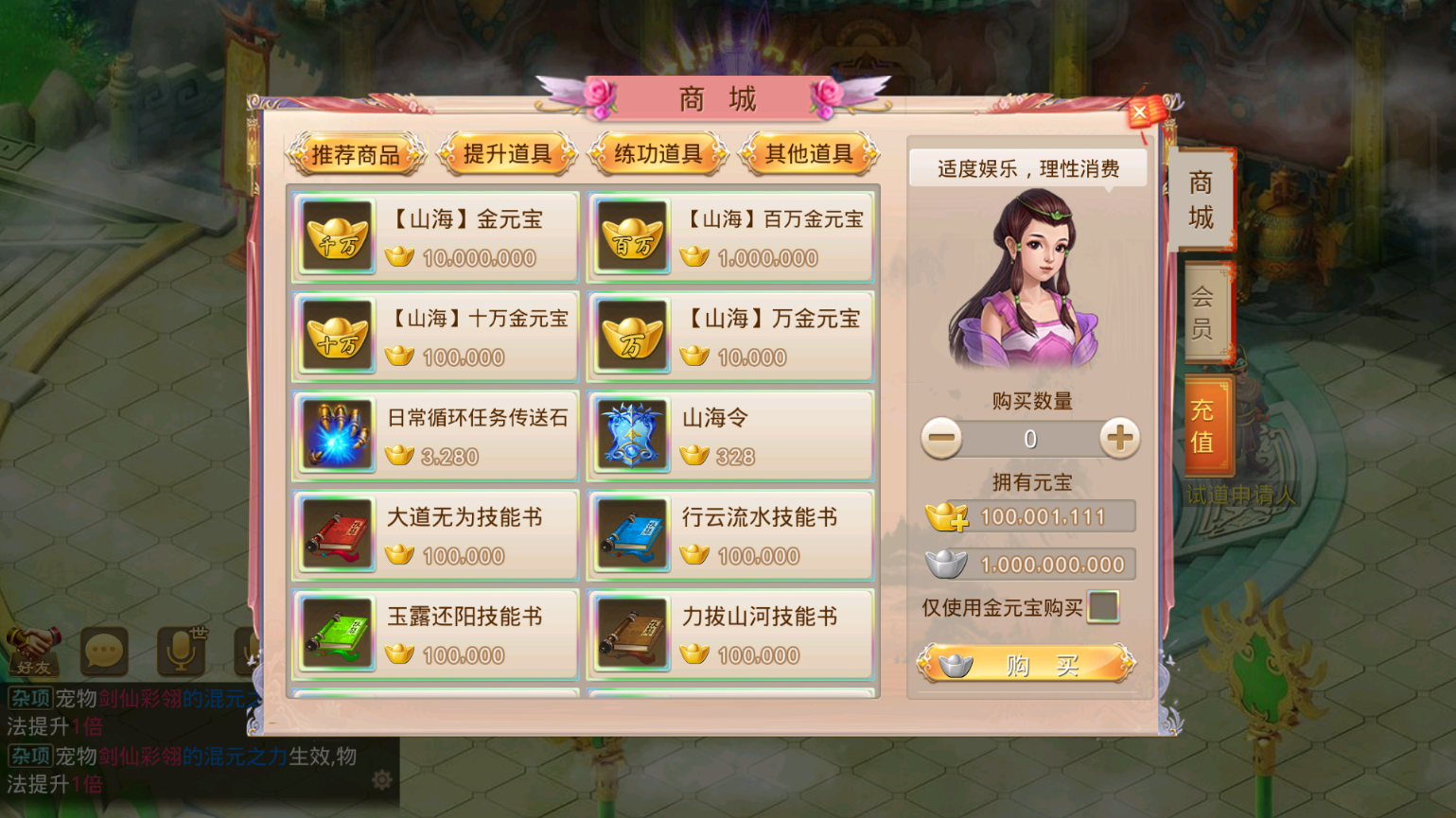Select the 【山海】金元宝 gold ingot icon
Image resolution: width=1456 pixels, height=818 pixels.
(336, 235)
